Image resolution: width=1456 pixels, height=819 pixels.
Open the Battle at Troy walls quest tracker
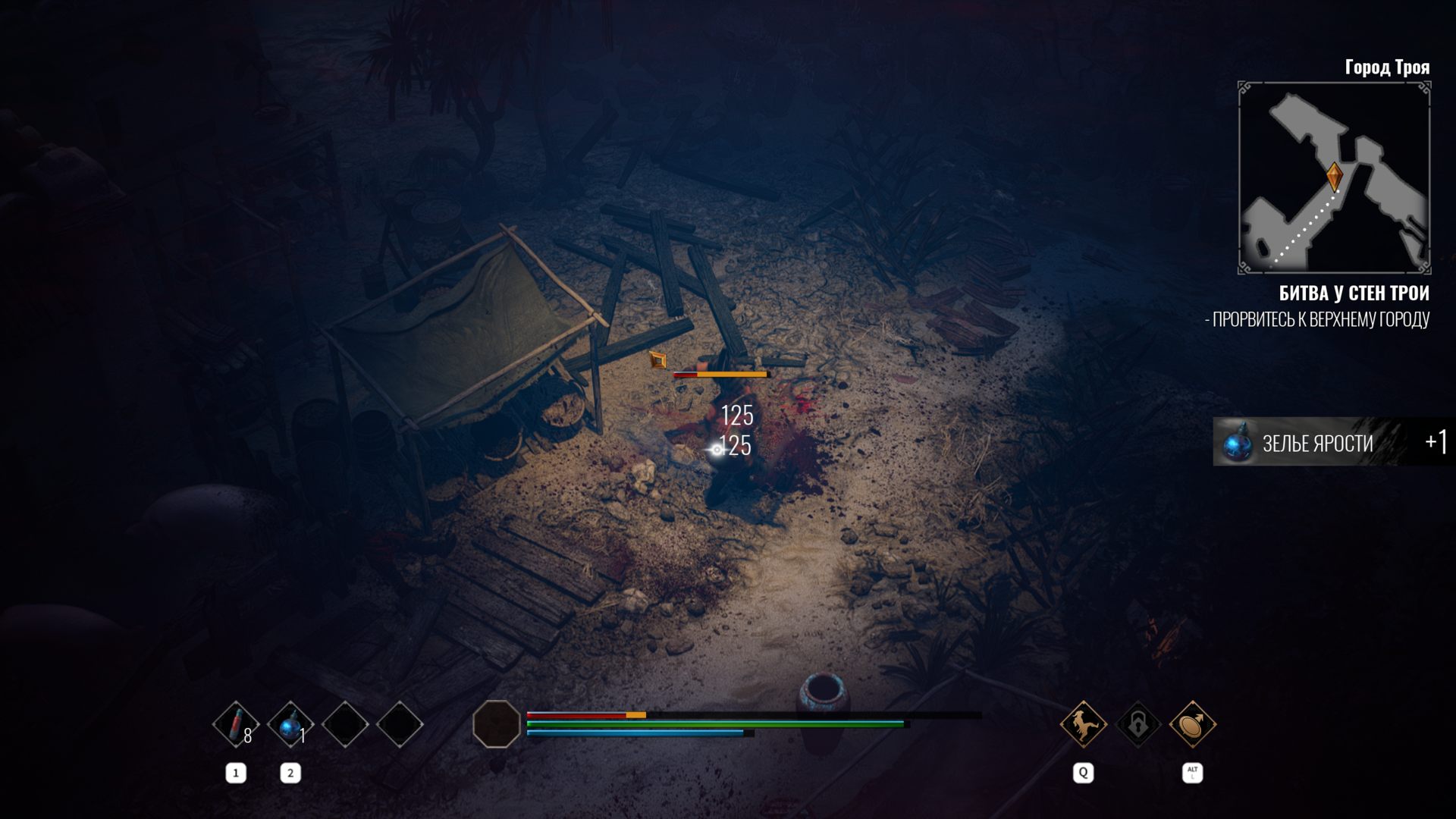click(x=1354, y=293)
